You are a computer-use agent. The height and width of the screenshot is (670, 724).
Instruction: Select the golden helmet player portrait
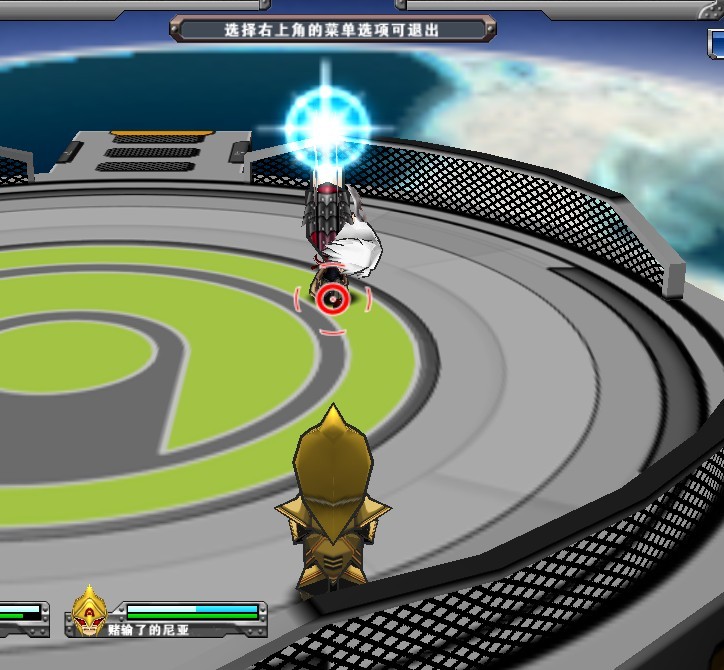point(90,611)
